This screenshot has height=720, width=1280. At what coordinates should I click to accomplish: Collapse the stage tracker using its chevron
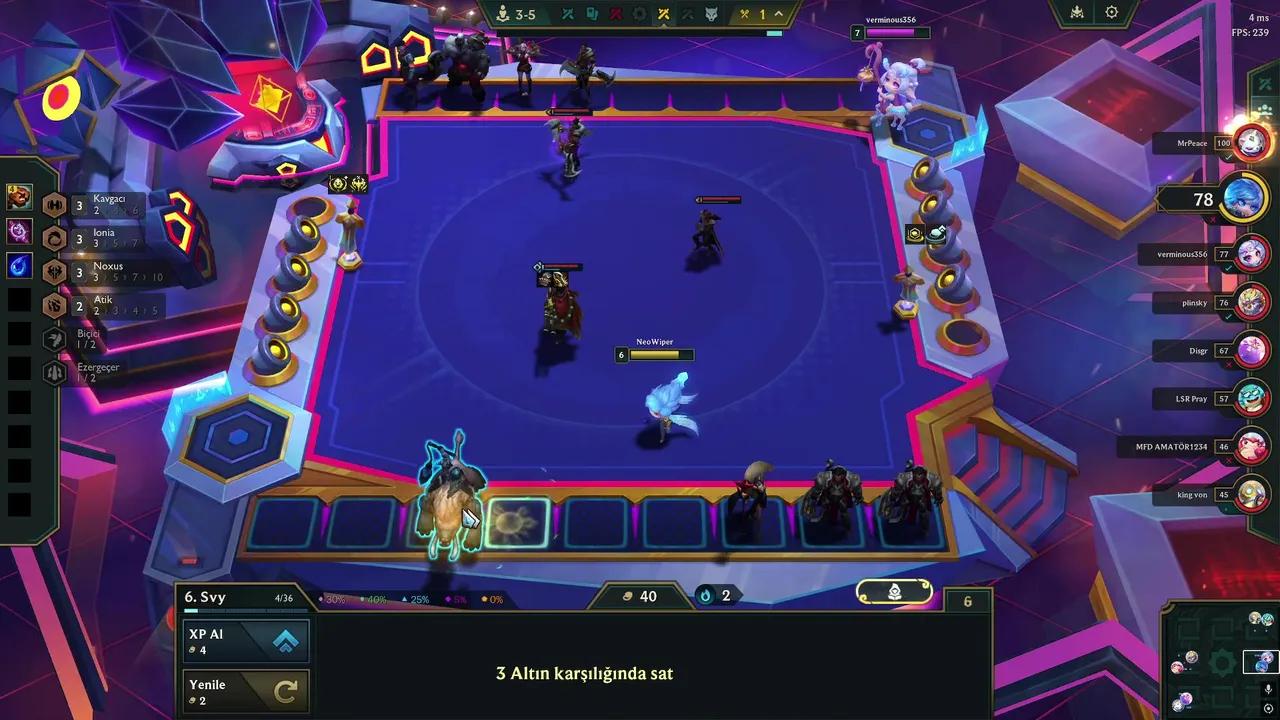[x=777, y=13]
